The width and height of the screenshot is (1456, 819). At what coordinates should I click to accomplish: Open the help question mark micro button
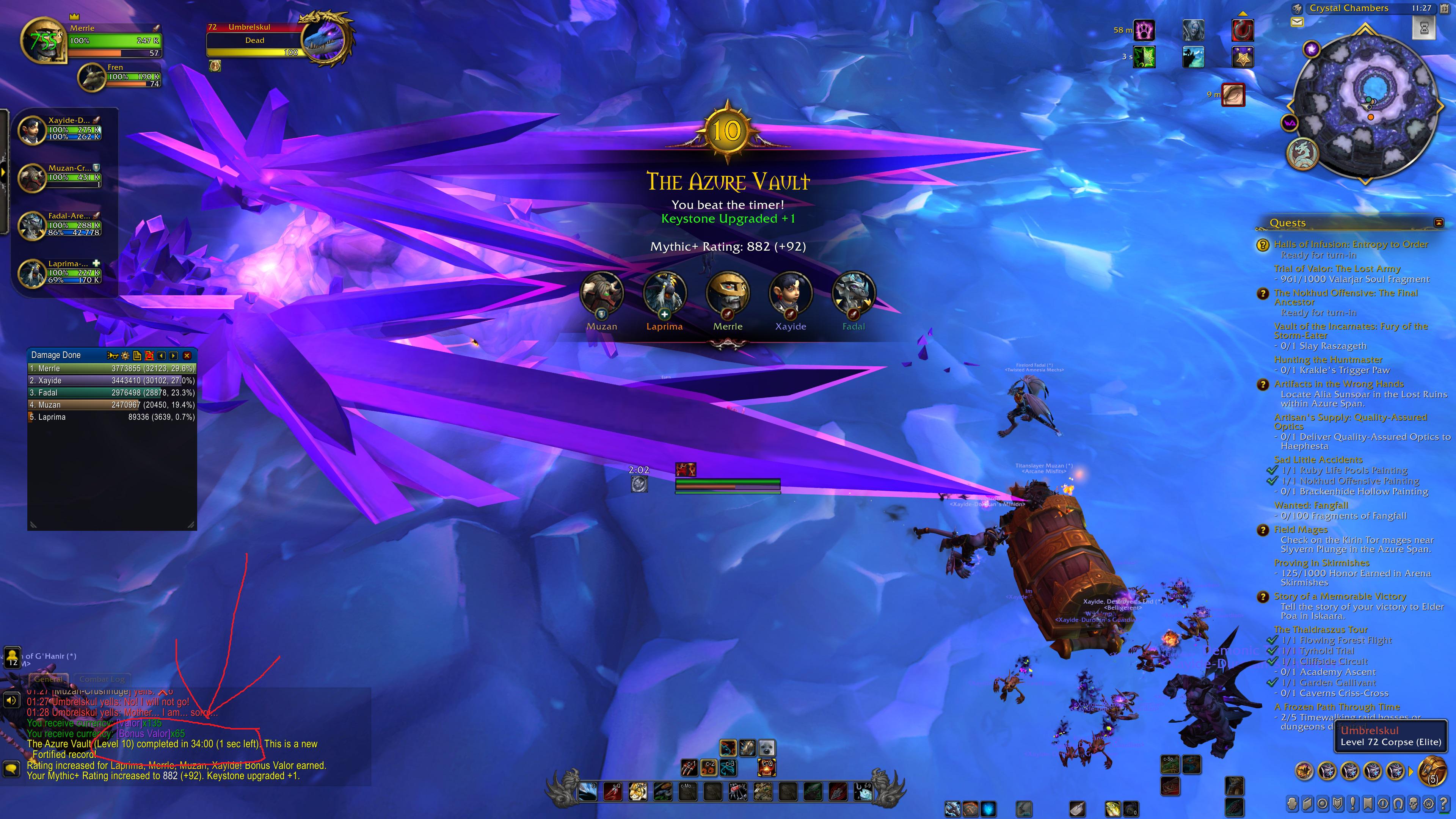[1444, 803]
